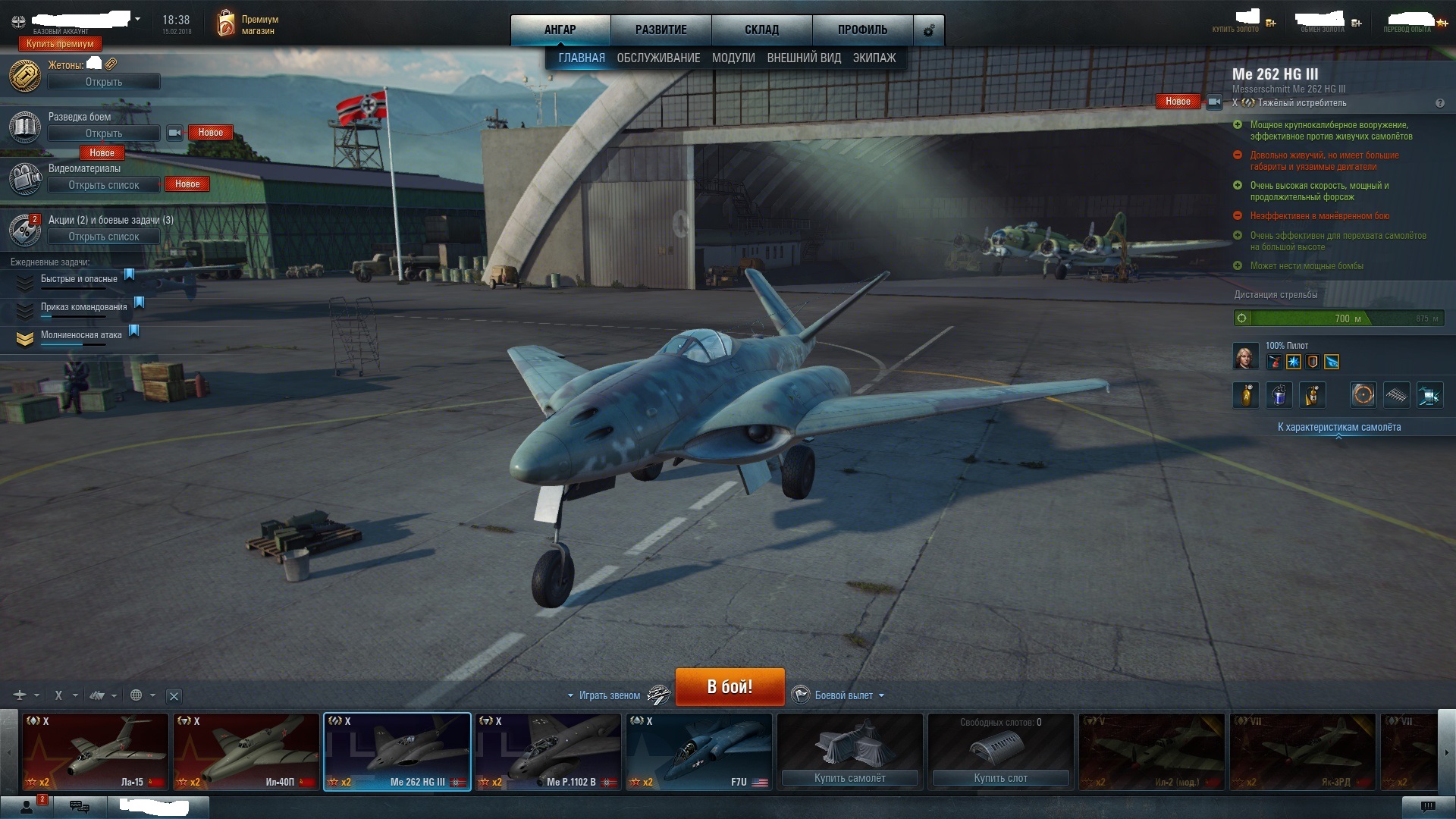Go to the ПРОФИЛЬ tab
The width and height of the screenshot is (1456, 819).
862,30
